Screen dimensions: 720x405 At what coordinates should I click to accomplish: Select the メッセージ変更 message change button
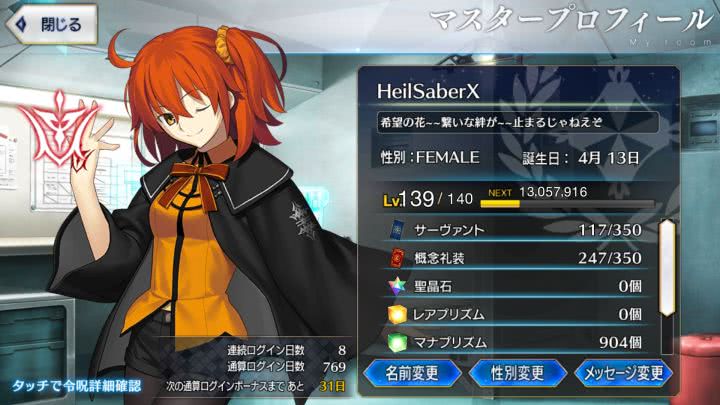pyautogui.click(x=622, y=374)
